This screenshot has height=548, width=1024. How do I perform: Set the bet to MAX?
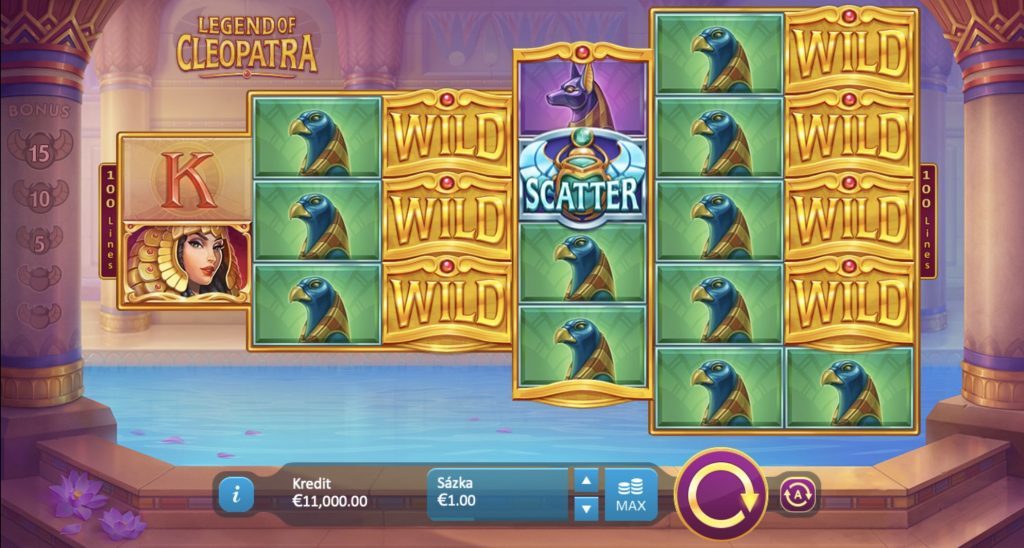[x=630, y=494]
